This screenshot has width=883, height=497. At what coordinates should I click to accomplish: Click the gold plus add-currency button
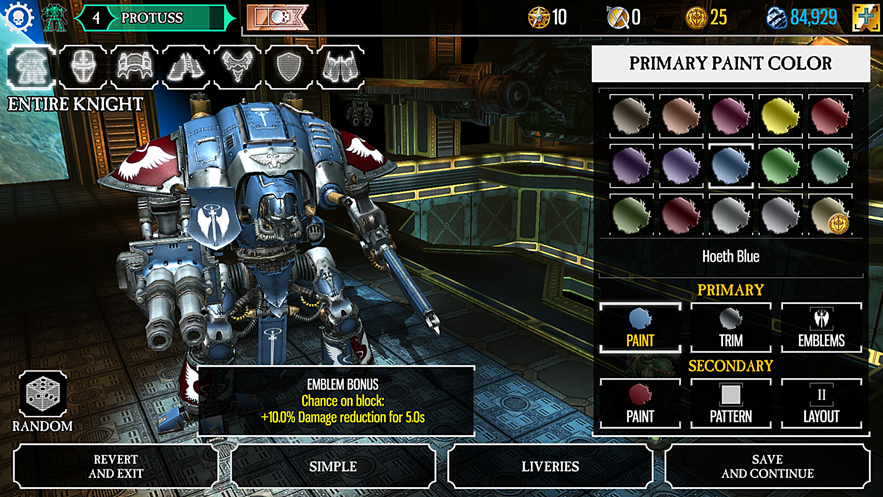(866, 17)
